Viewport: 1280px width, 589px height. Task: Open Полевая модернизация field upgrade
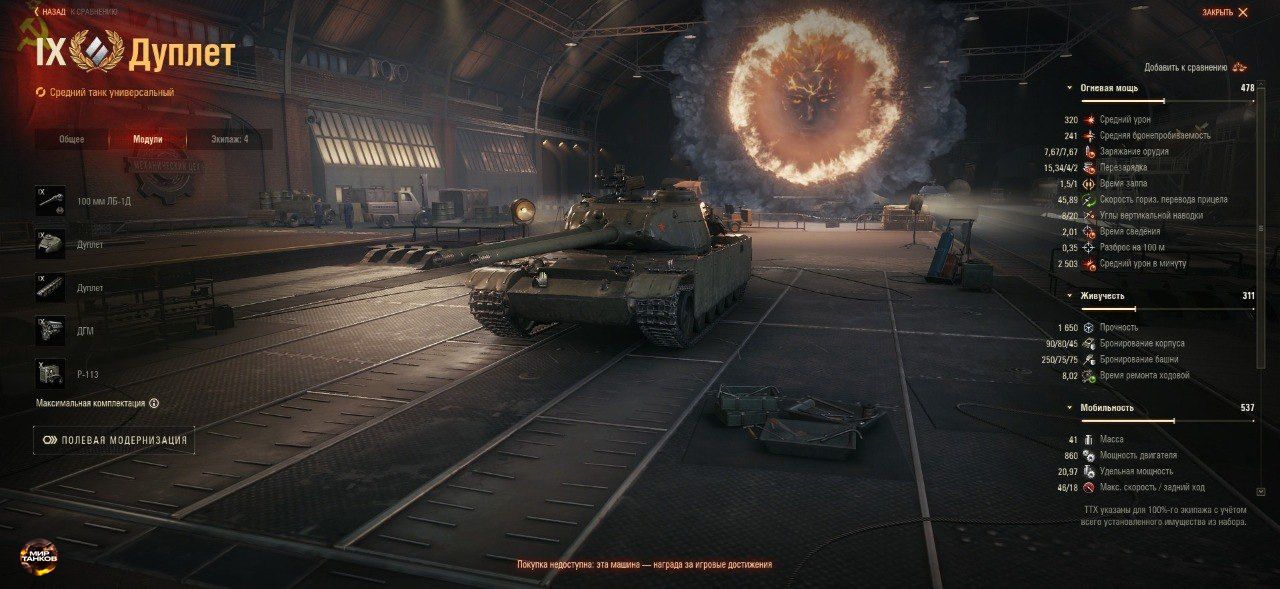point(113,440)
